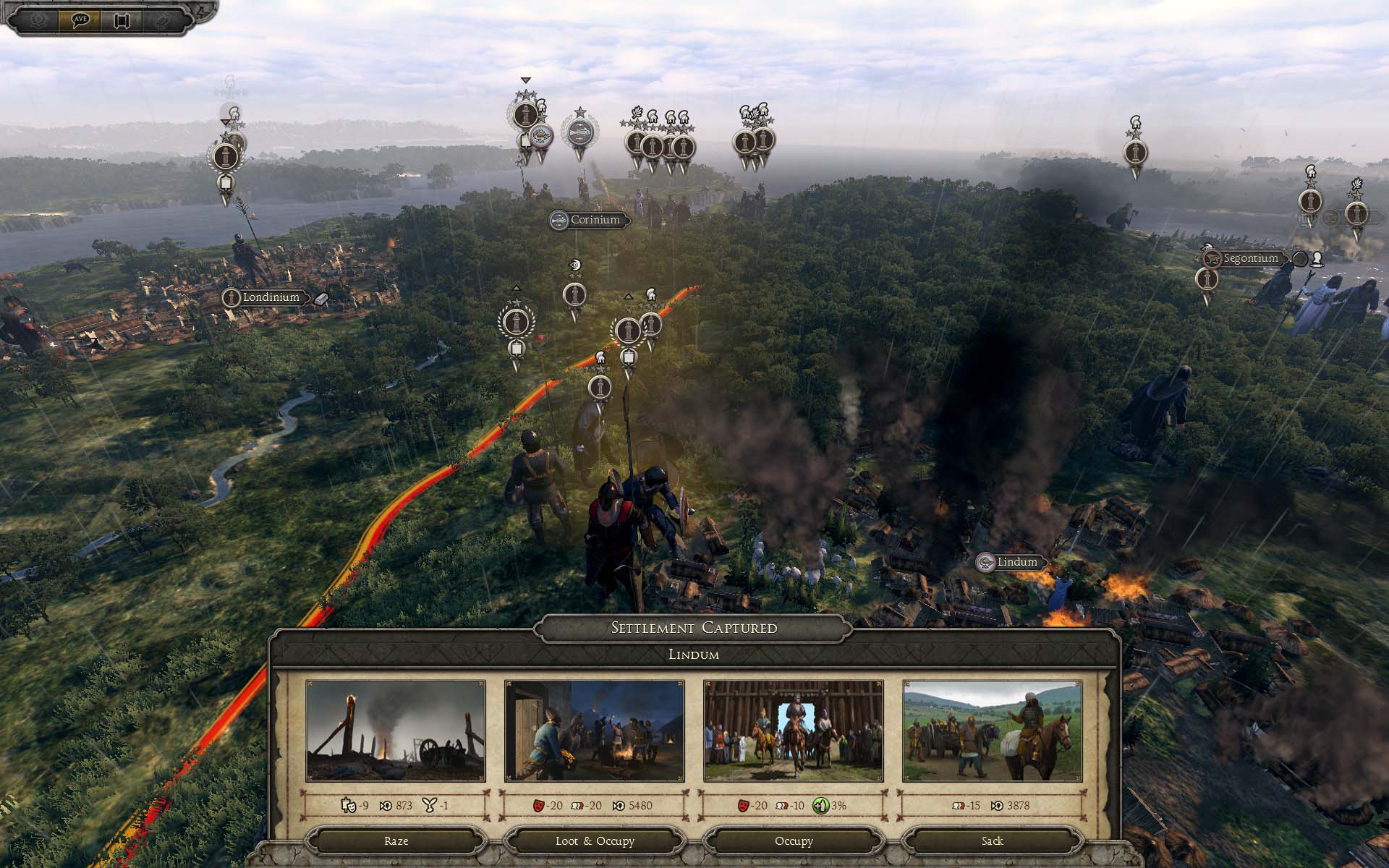Choose Loot & Occupy for Lindum

click(595, 841)
